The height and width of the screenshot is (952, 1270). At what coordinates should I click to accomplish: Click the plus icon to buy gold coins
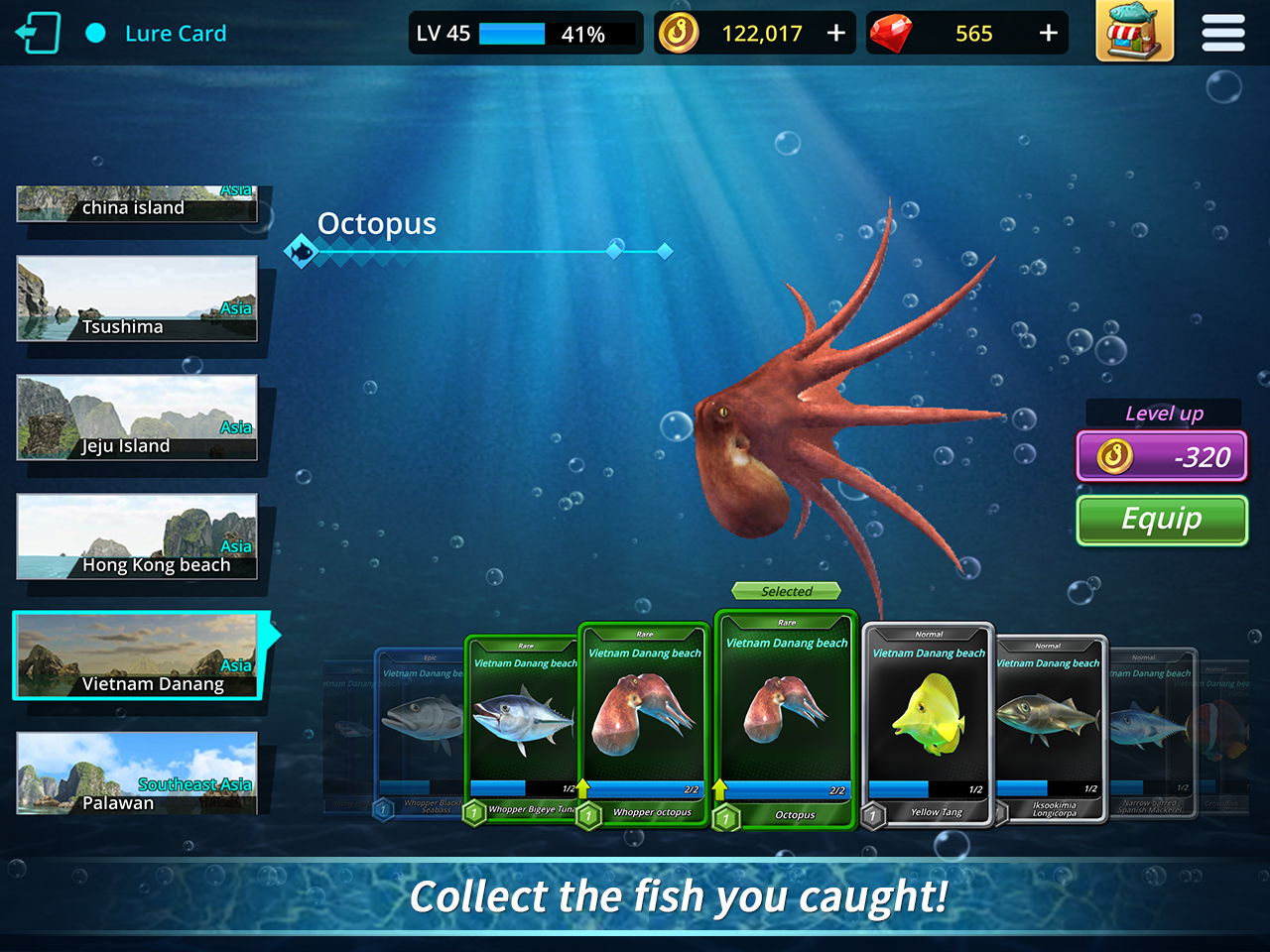(836, 32)
